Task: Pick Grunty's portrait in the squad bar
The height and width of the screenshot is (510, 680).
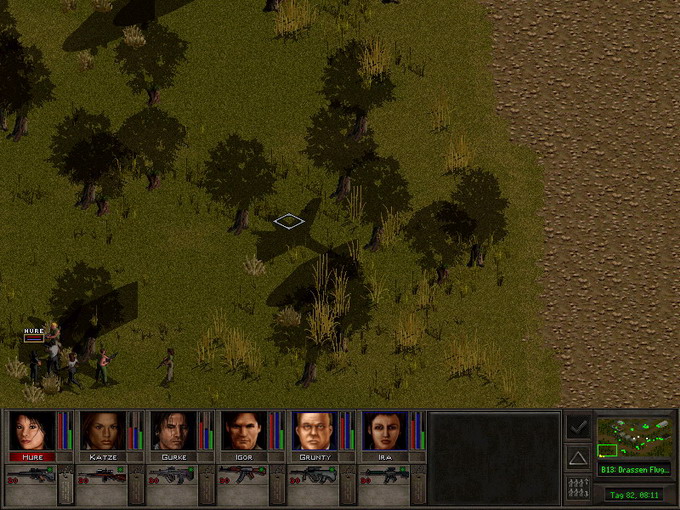Action: tap(312, 431)
